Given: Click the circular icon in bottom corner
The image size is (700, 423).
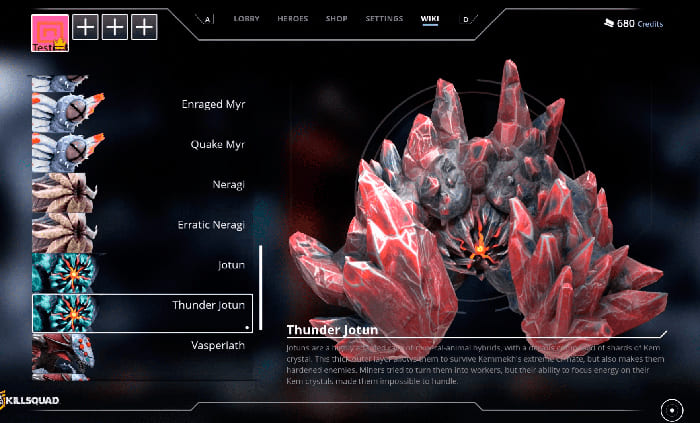Looking at the screenshot, I should (671, 410).
